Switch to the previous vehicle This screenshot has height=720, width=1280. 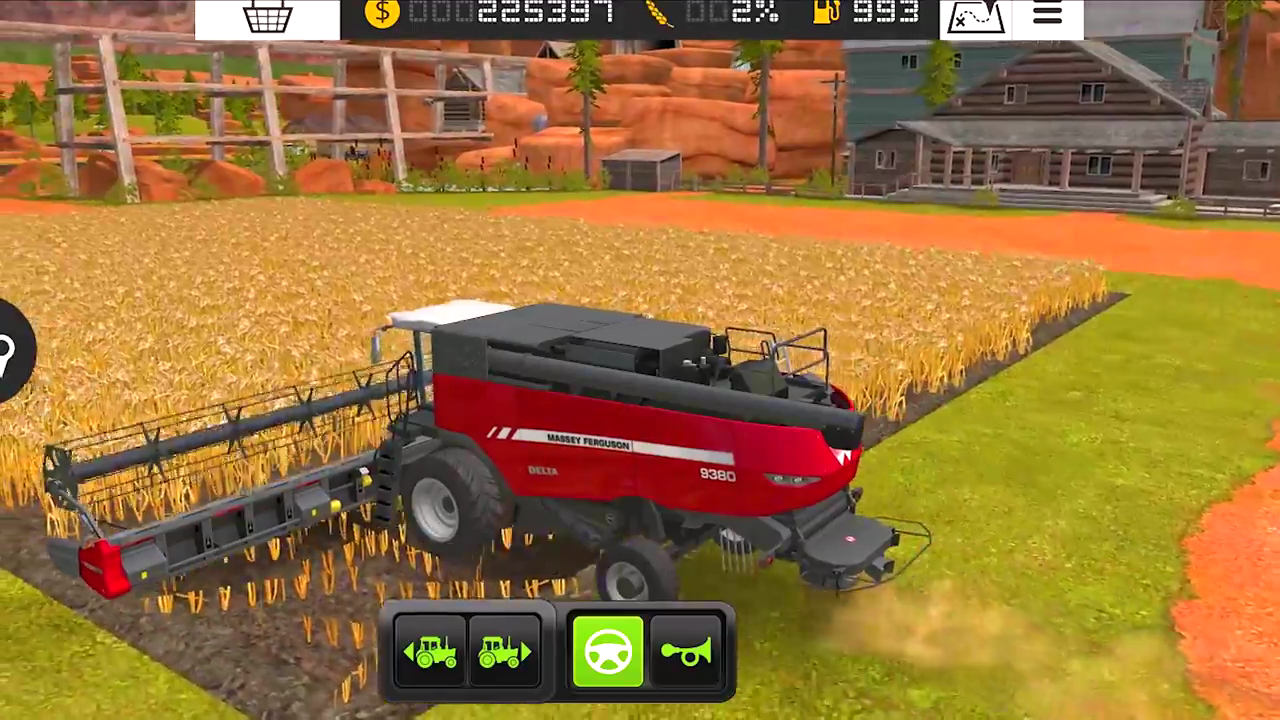pyautogui.click(x=432, y=651)
